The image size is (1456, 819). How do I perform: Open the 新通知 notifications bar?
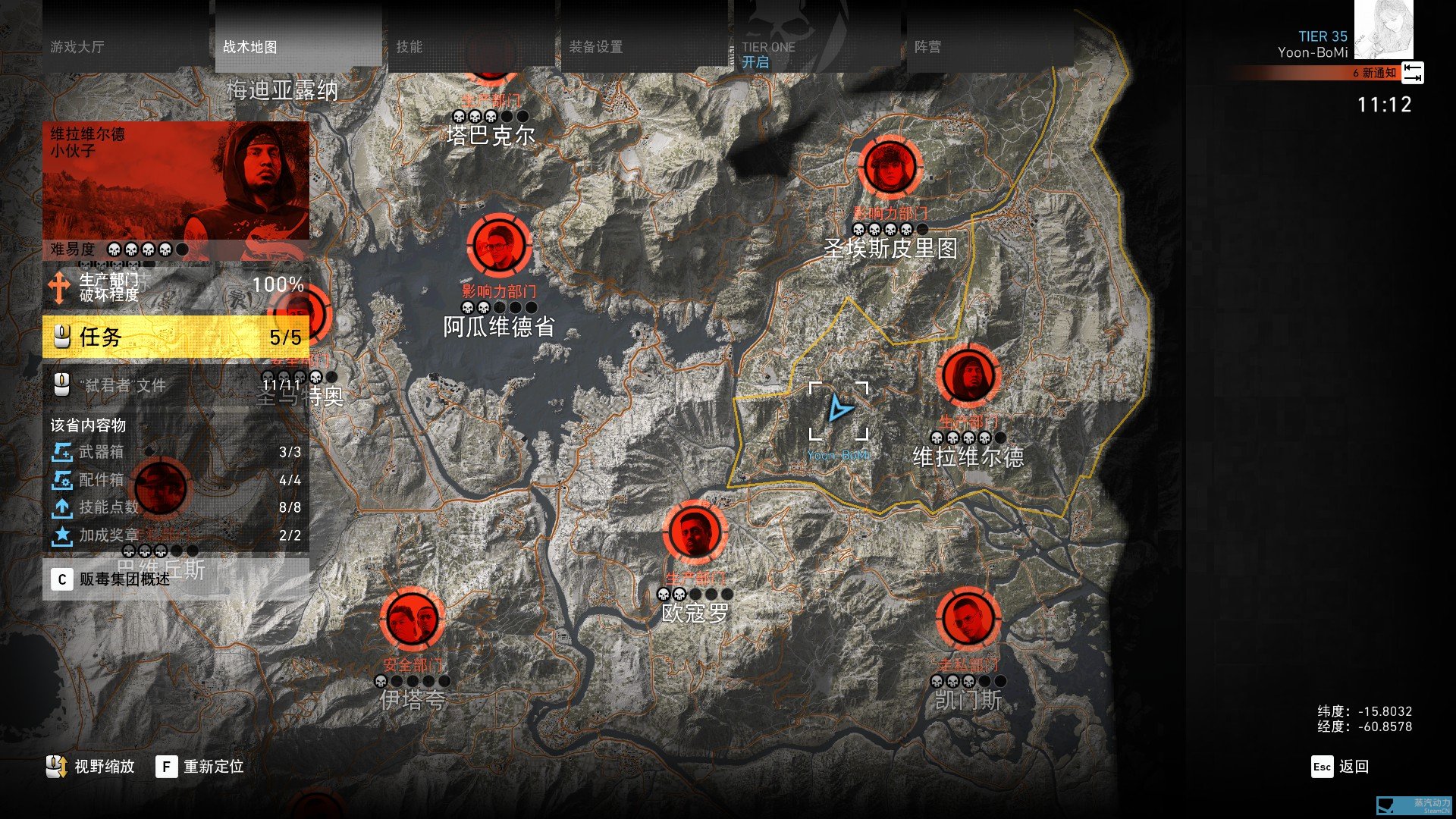[1327, 73]
